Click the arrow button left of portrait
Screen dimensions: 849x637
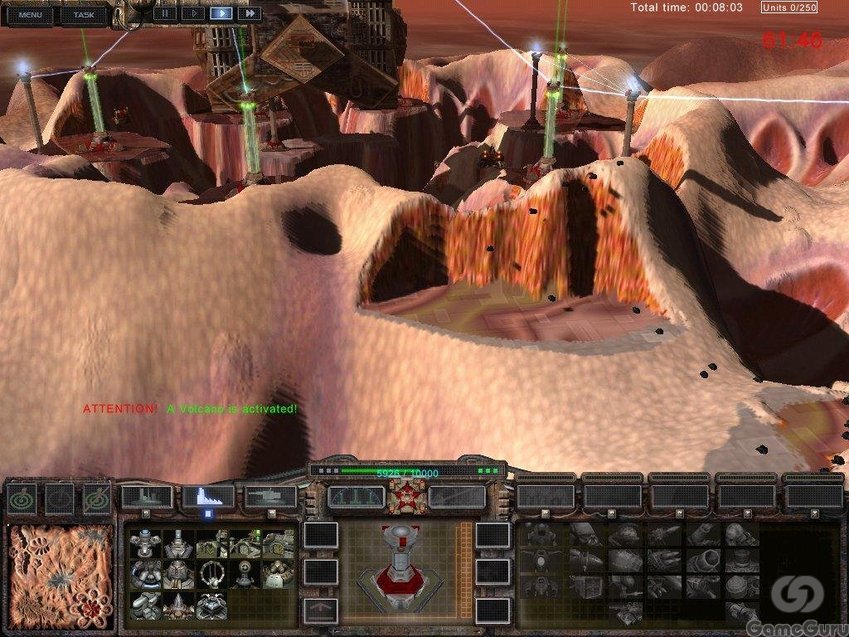click(319, 607)
